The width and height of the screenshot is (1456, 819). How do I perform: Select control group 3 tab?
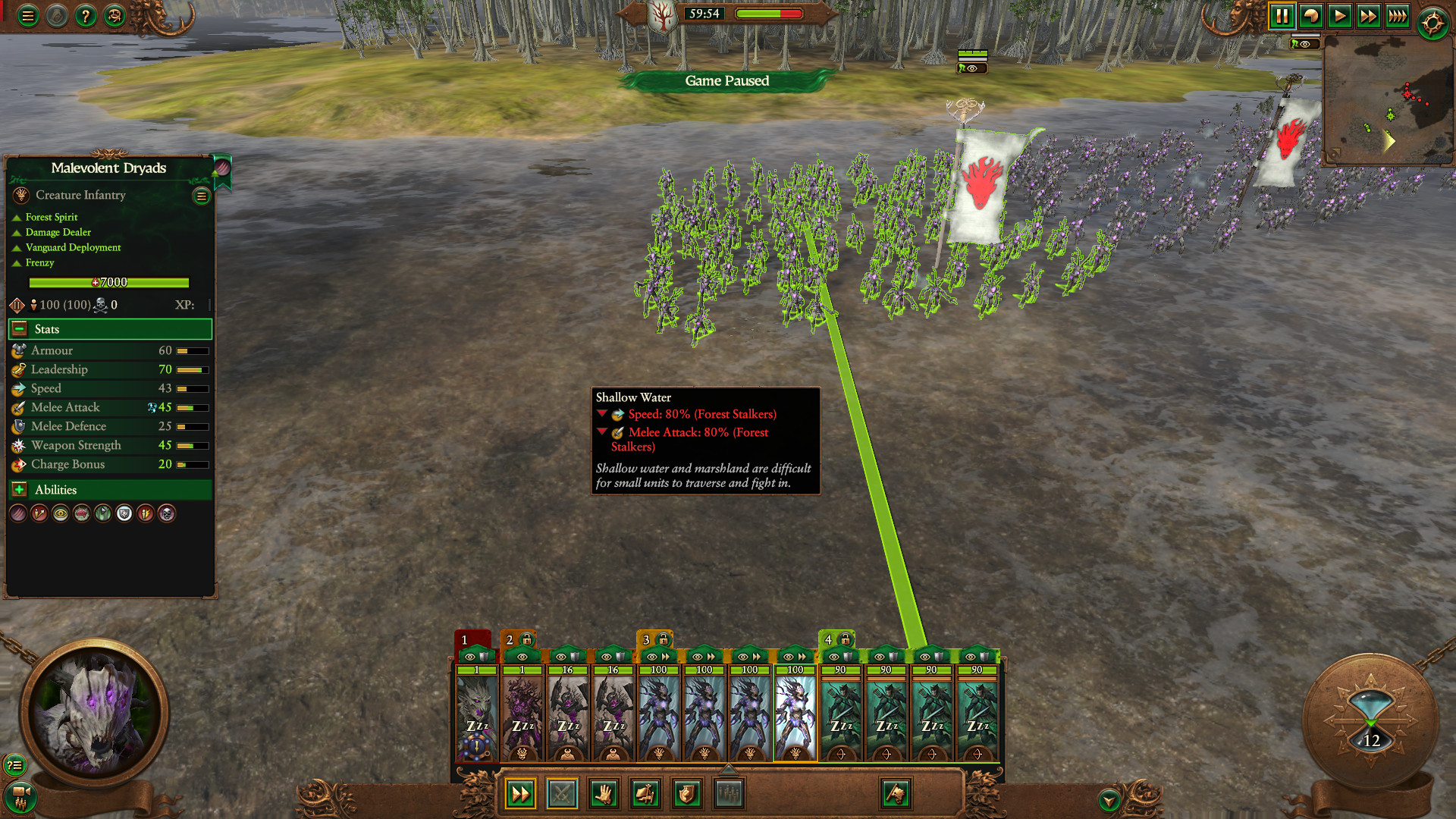pyautogui.click(x=645, y=640)
